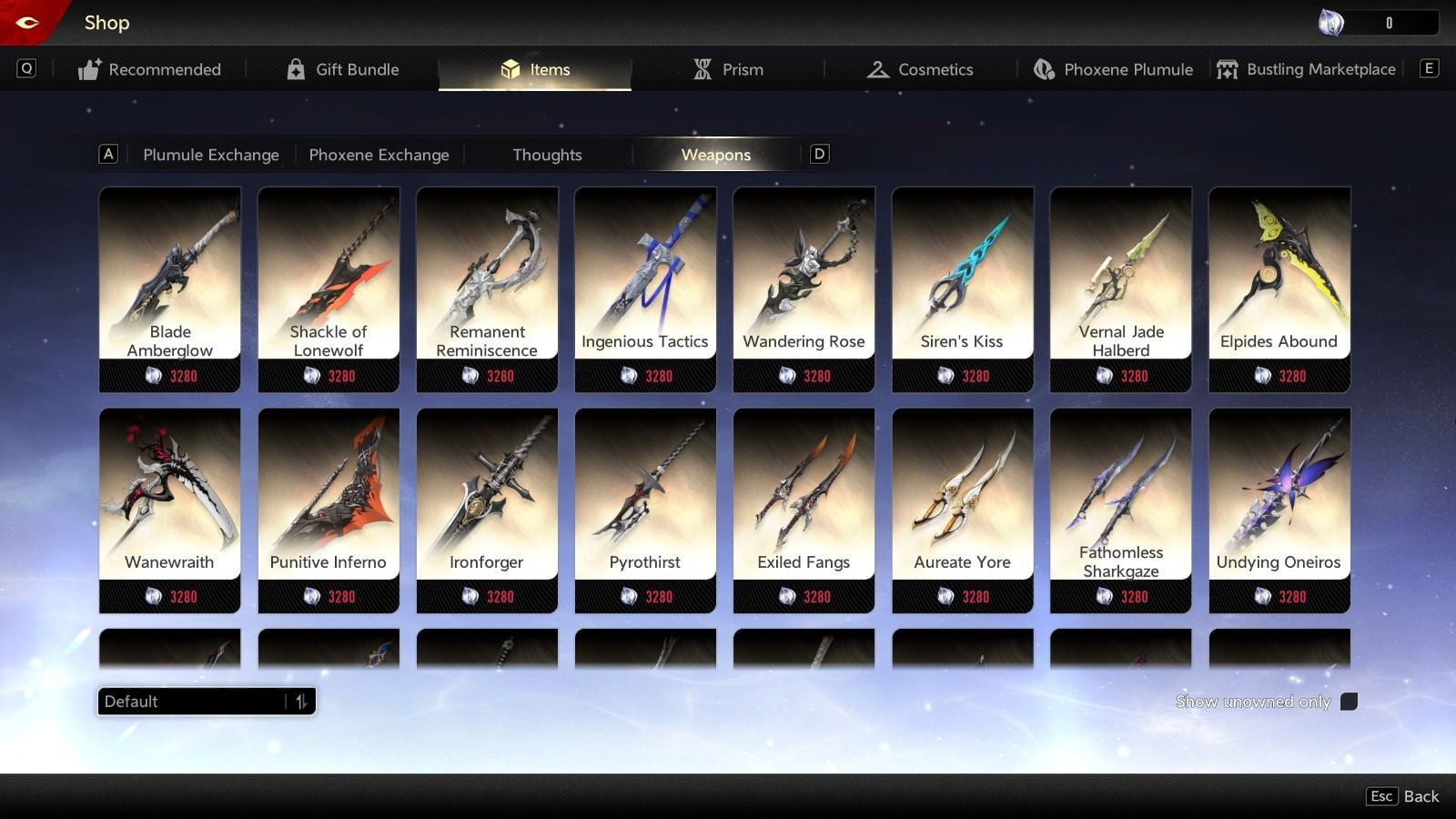Click the Items cube icon
The image size is (1456, 819).
(x=510, y=68)
